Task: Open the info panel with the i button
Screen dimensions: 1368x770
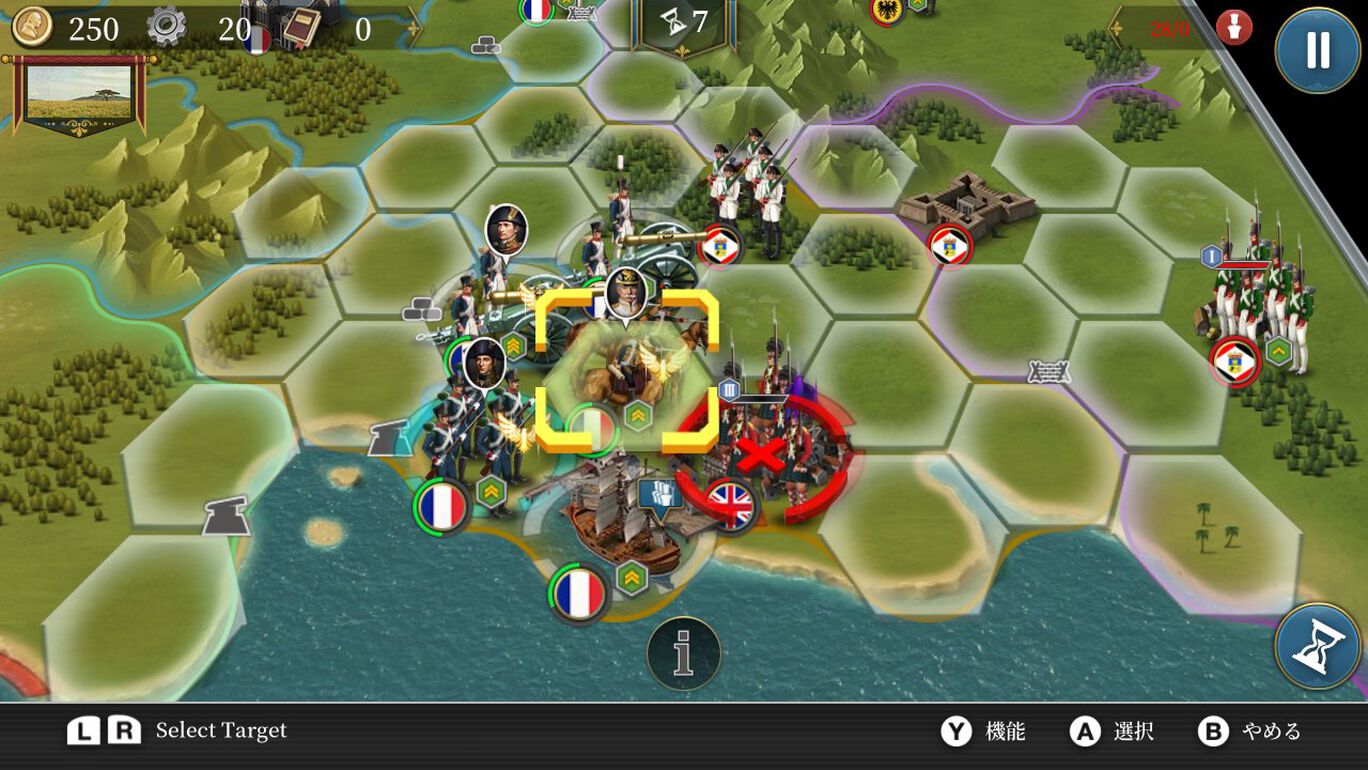Action: click(x=684, y=654)
